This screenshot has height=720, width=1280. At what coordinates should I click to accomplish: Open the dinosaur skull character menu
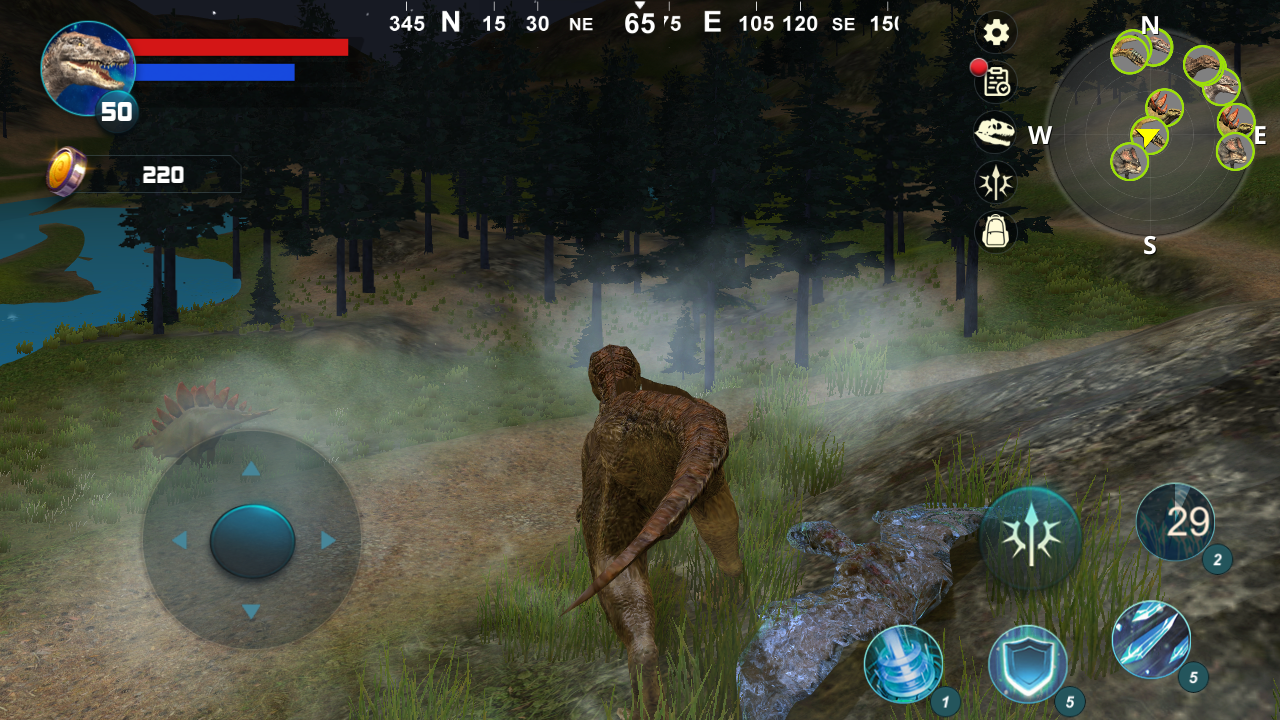[x=995, y=133]
